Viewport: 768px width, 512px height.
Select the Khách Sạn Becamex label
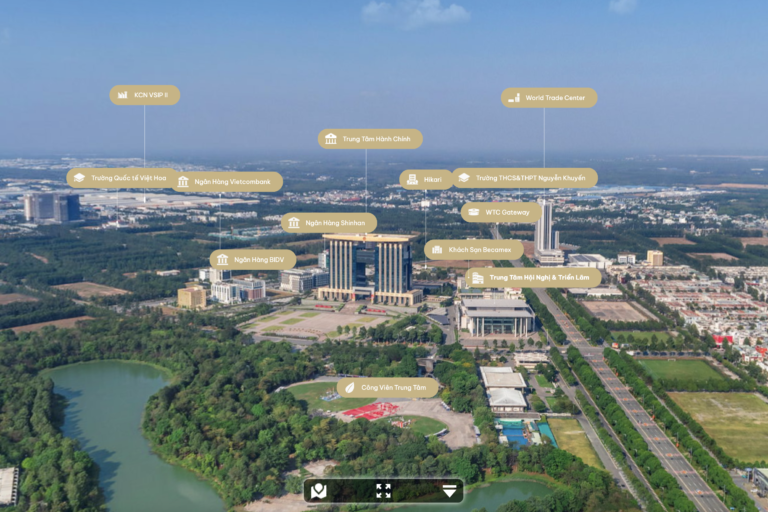click(x=474, y=250)
